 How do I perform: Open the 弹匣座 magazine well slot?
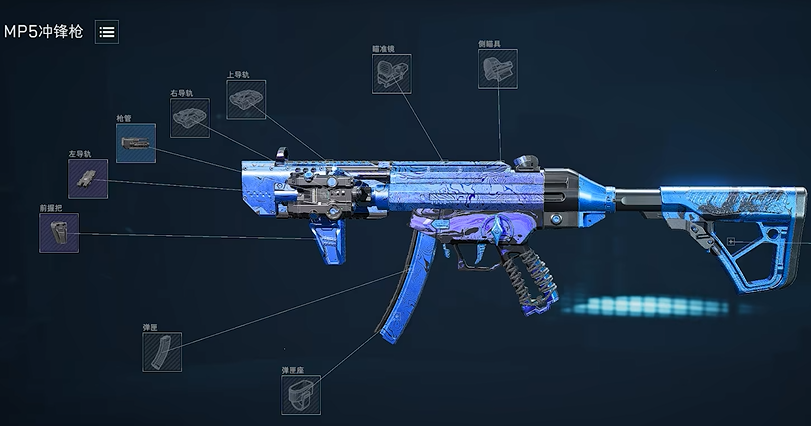[301, 394]
